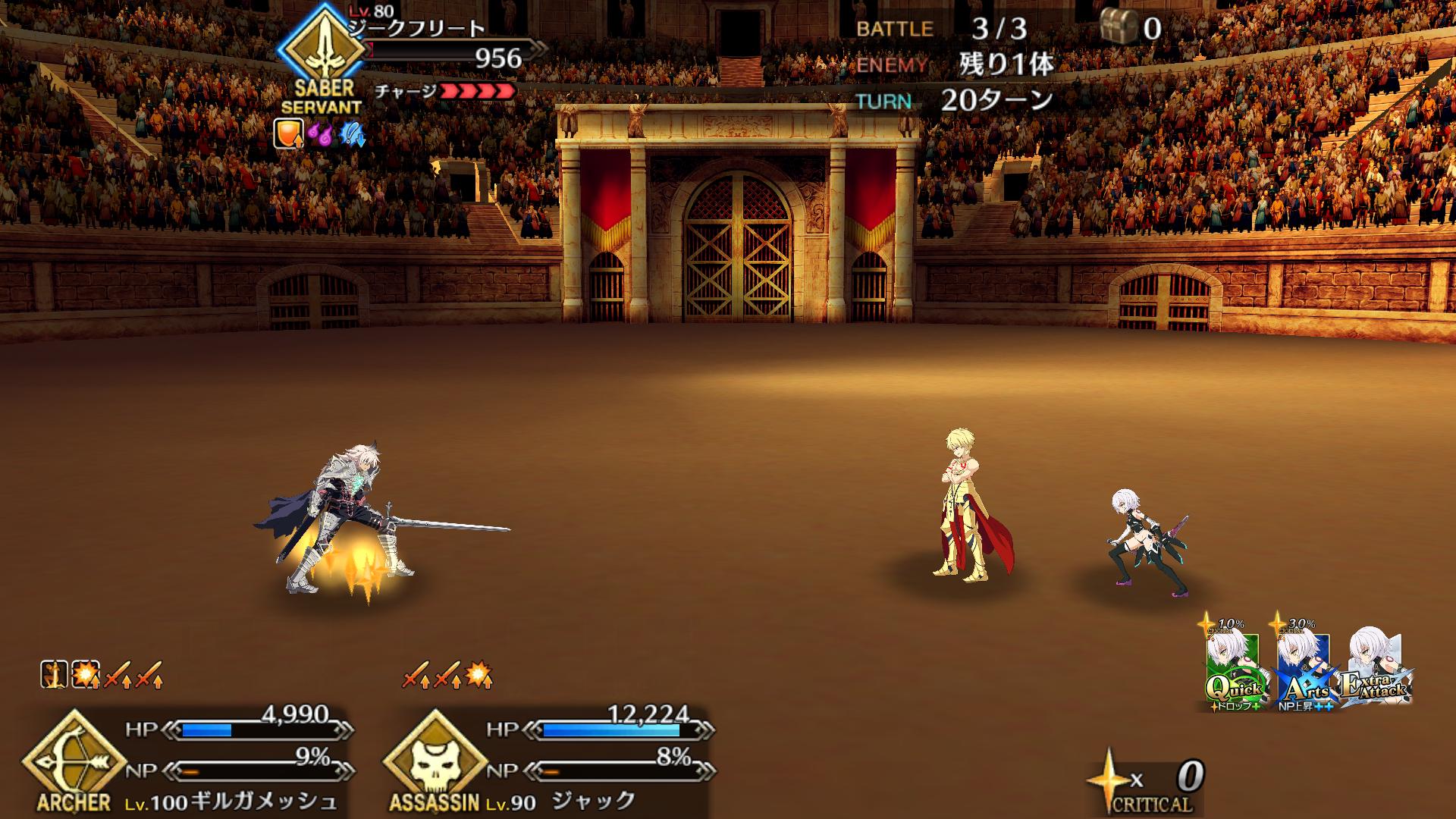Open Gilgamesh's Archer class emblem
Screen dimensions: 1456x819
pyautogui.click(x=74, y=758)
